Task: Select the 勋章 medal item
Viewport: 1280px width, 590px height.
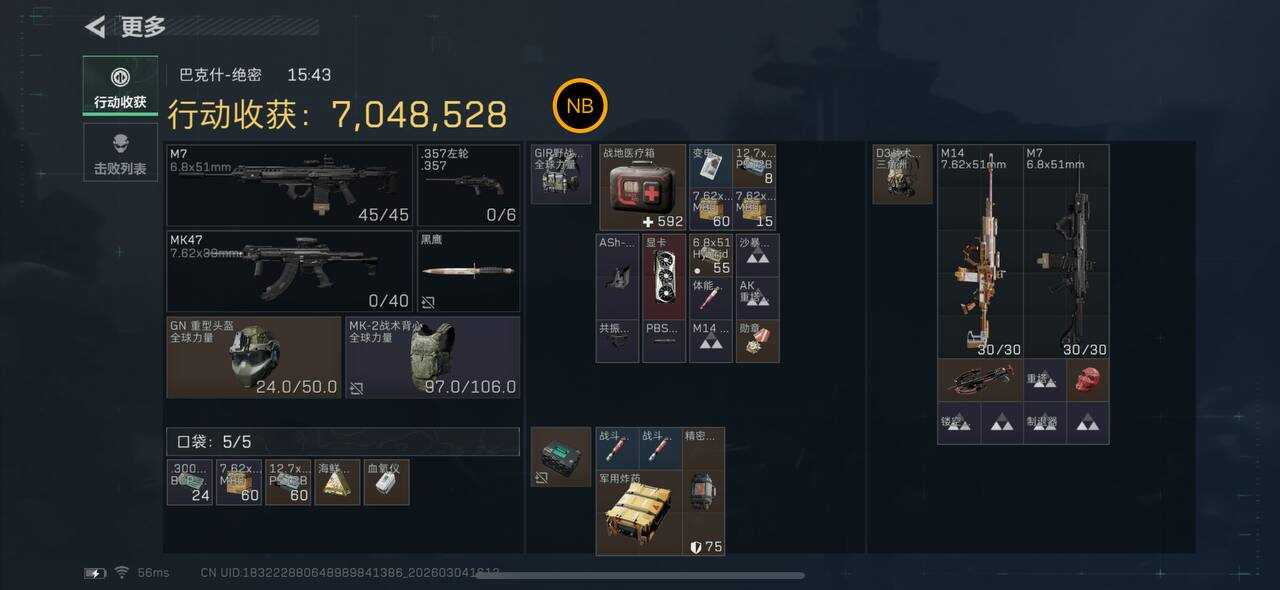Action: click(757, 341)
